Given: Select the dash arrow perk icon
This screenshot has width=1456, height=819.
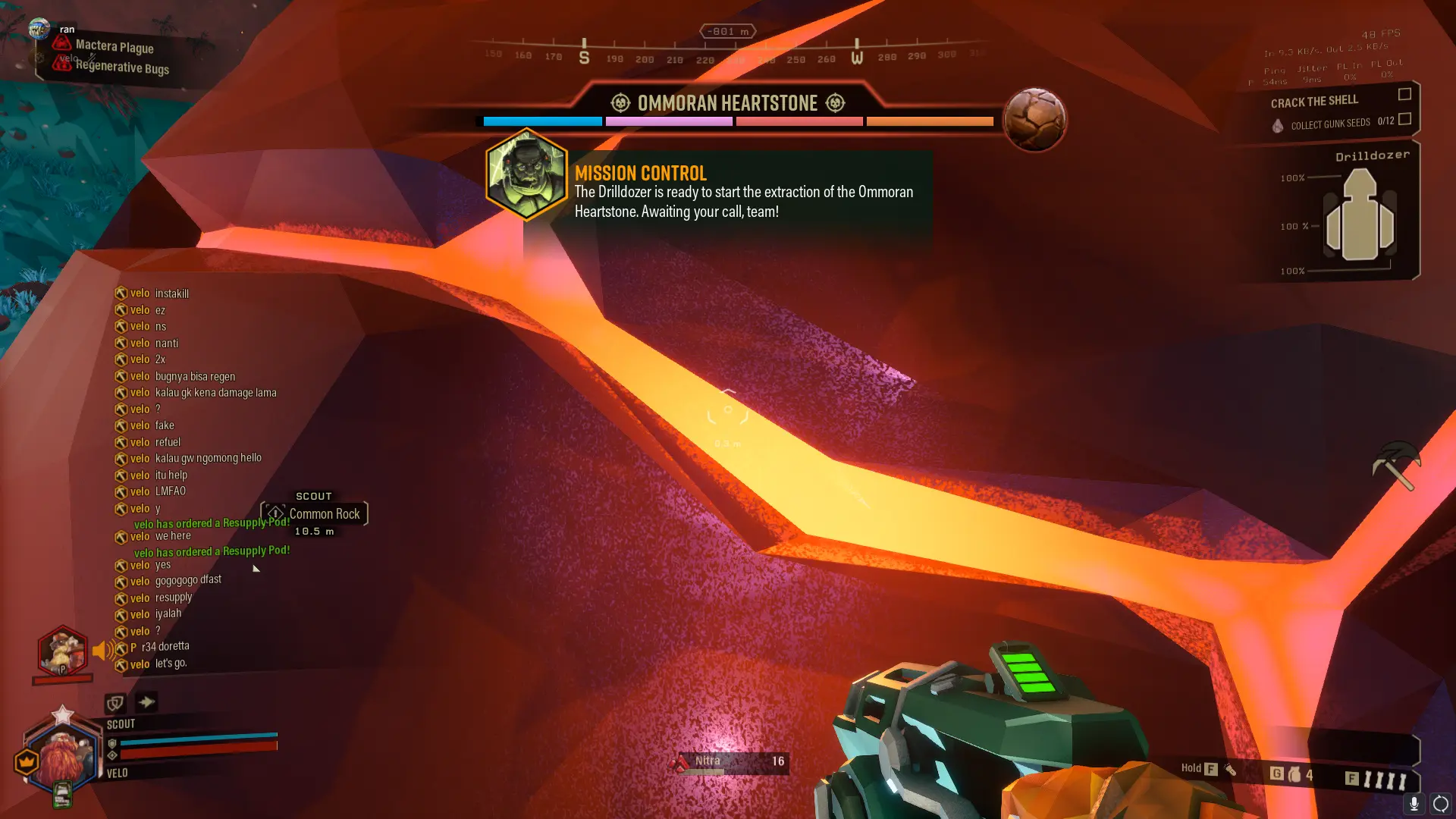Looking at the screenshot, I should tap(146, 701).
